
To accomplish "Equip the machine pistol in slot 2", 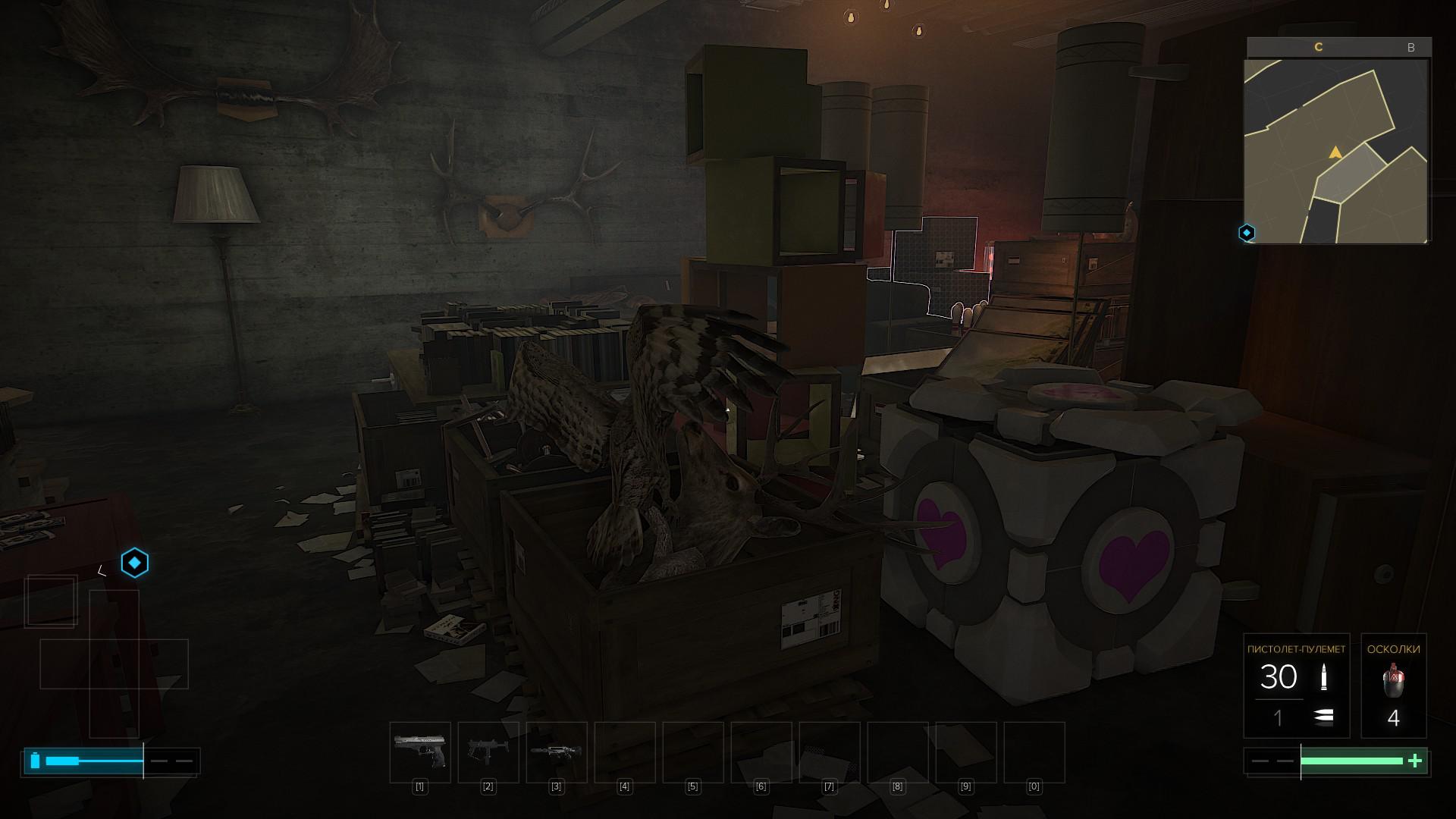I will (488, 752).
